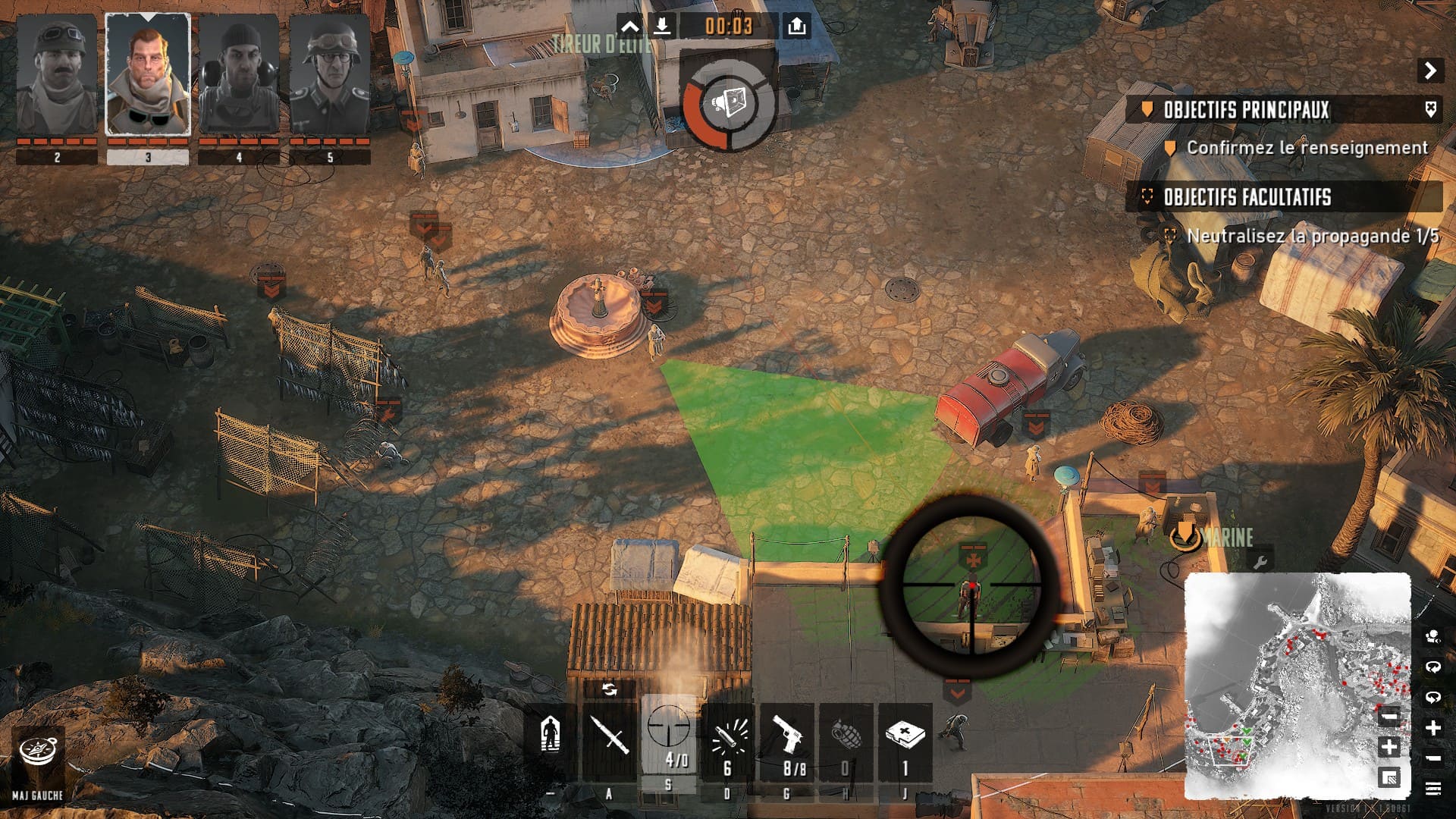Click the quick load upload-arrow button
The image size is (1456, 819).
pos(796,27)
